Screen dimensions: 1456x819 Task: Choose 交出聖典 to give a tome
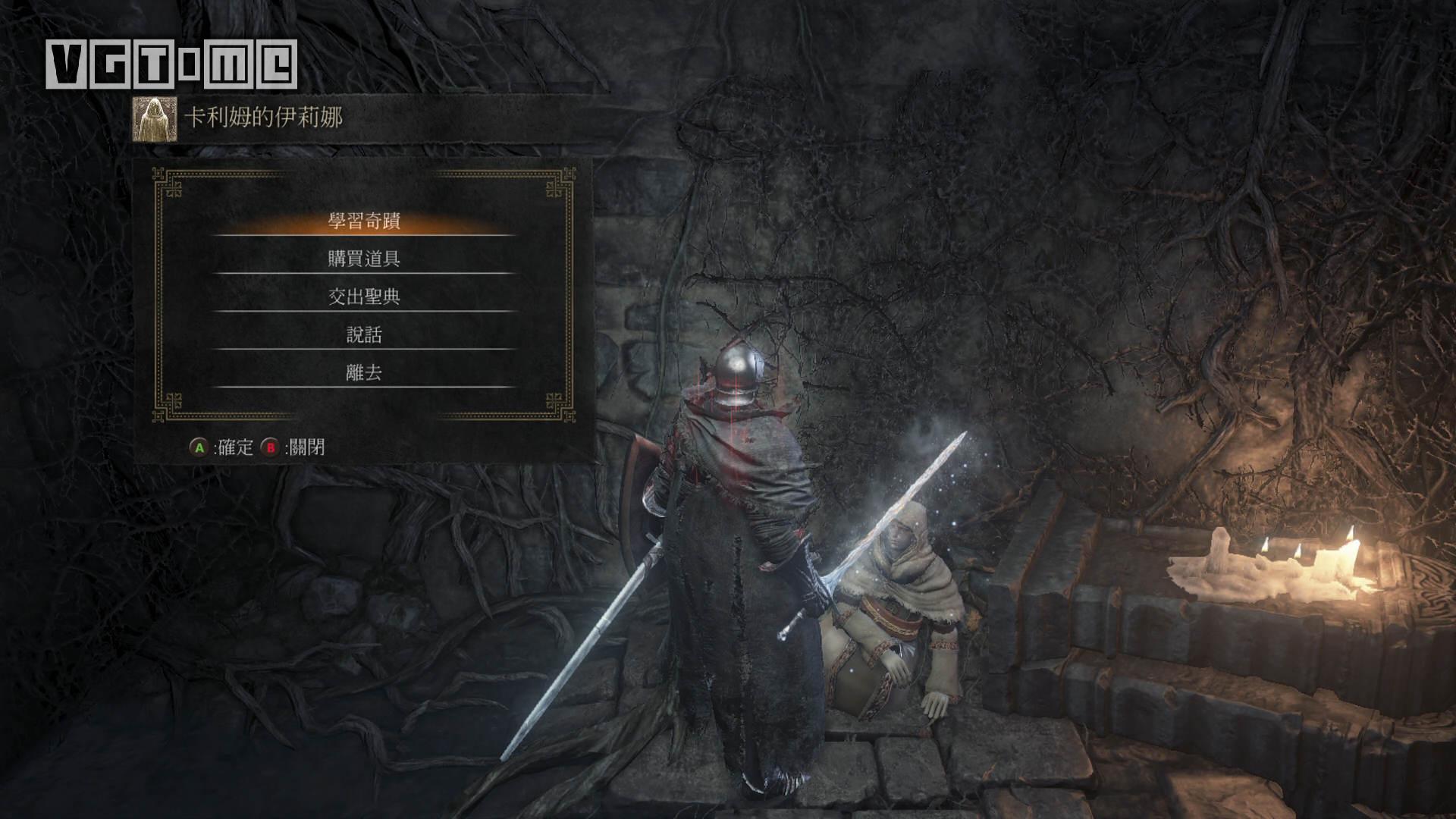click(x=364, y=297)
